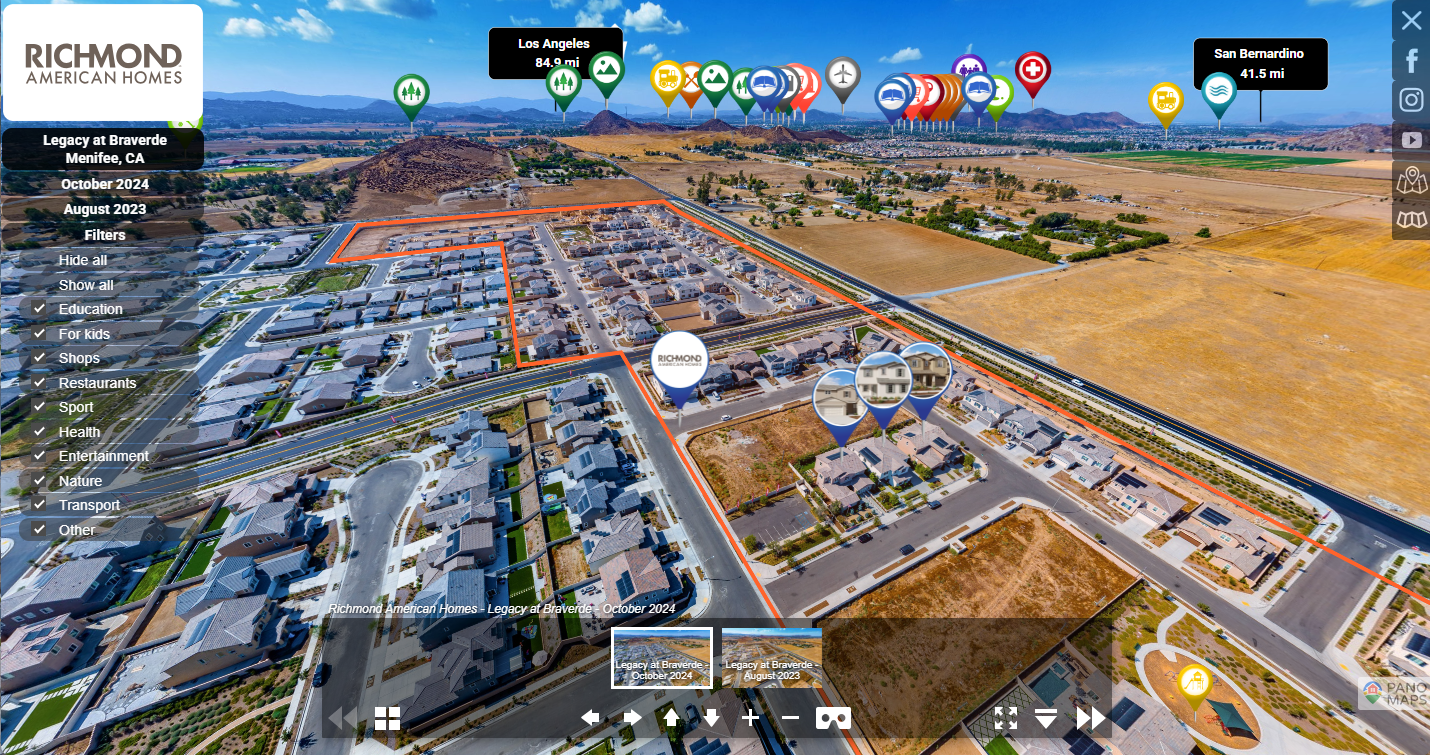Toggle the Transport filter checkbox
This screenshot has width=1430, height=755.
point(40,505)
